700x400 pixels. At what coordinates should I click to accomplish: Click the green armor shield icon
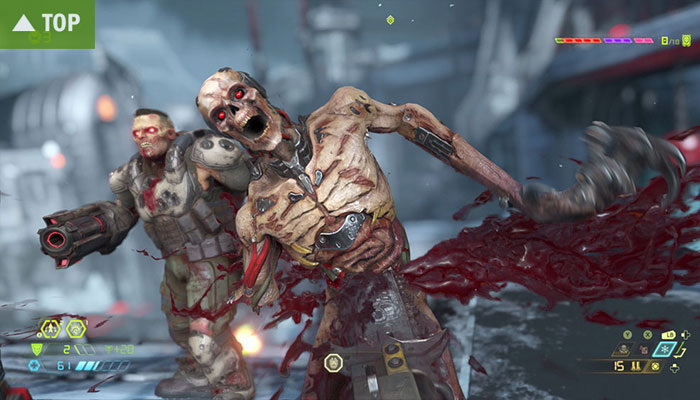coord(37,349)
